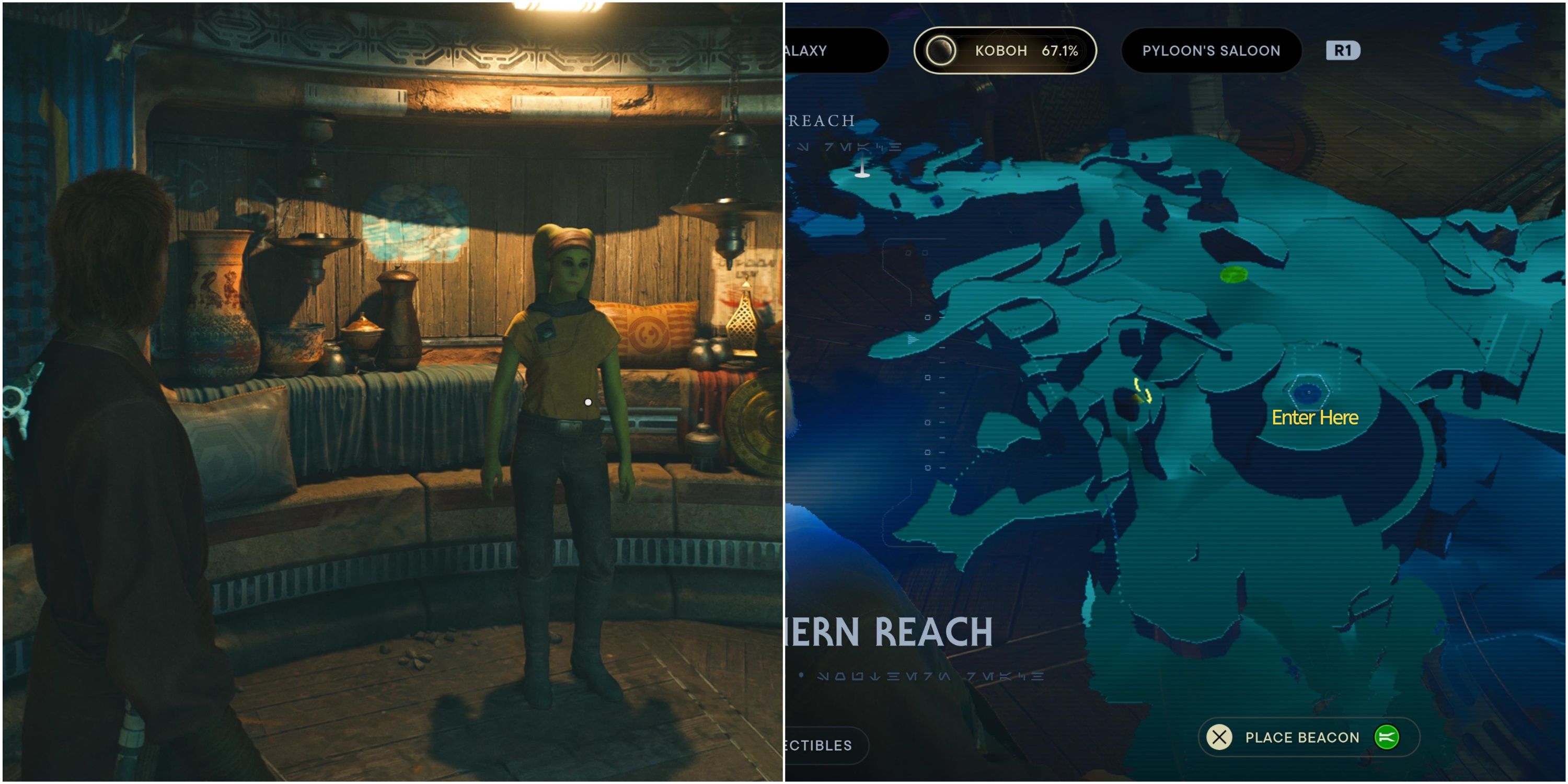Select the hexagon marker above Enter Here

tap(1308, 392)
